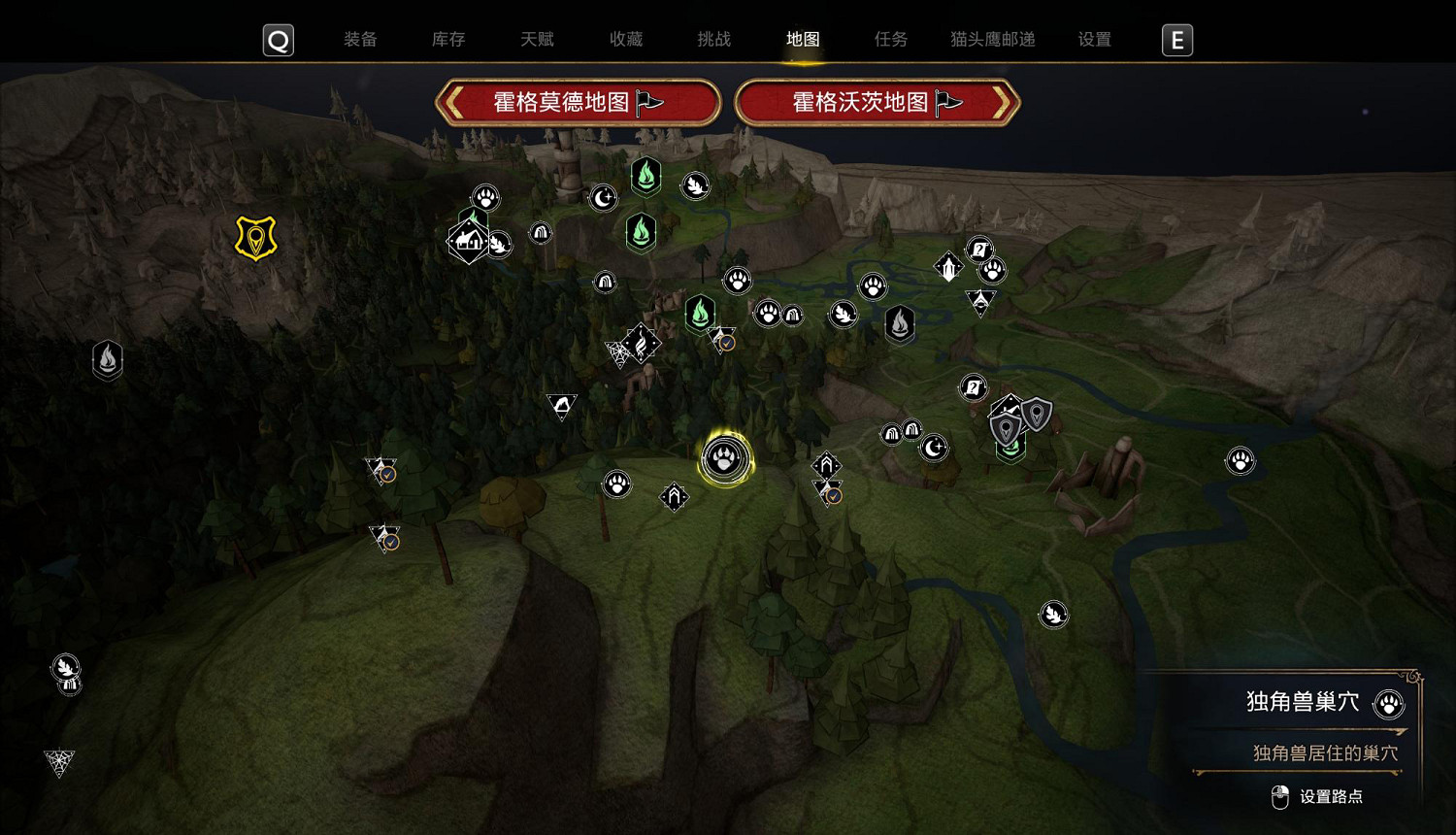Viewport: 1456px width, 835px height.
Task: Click the dark flame icon in the western forest
Action: 107,359
